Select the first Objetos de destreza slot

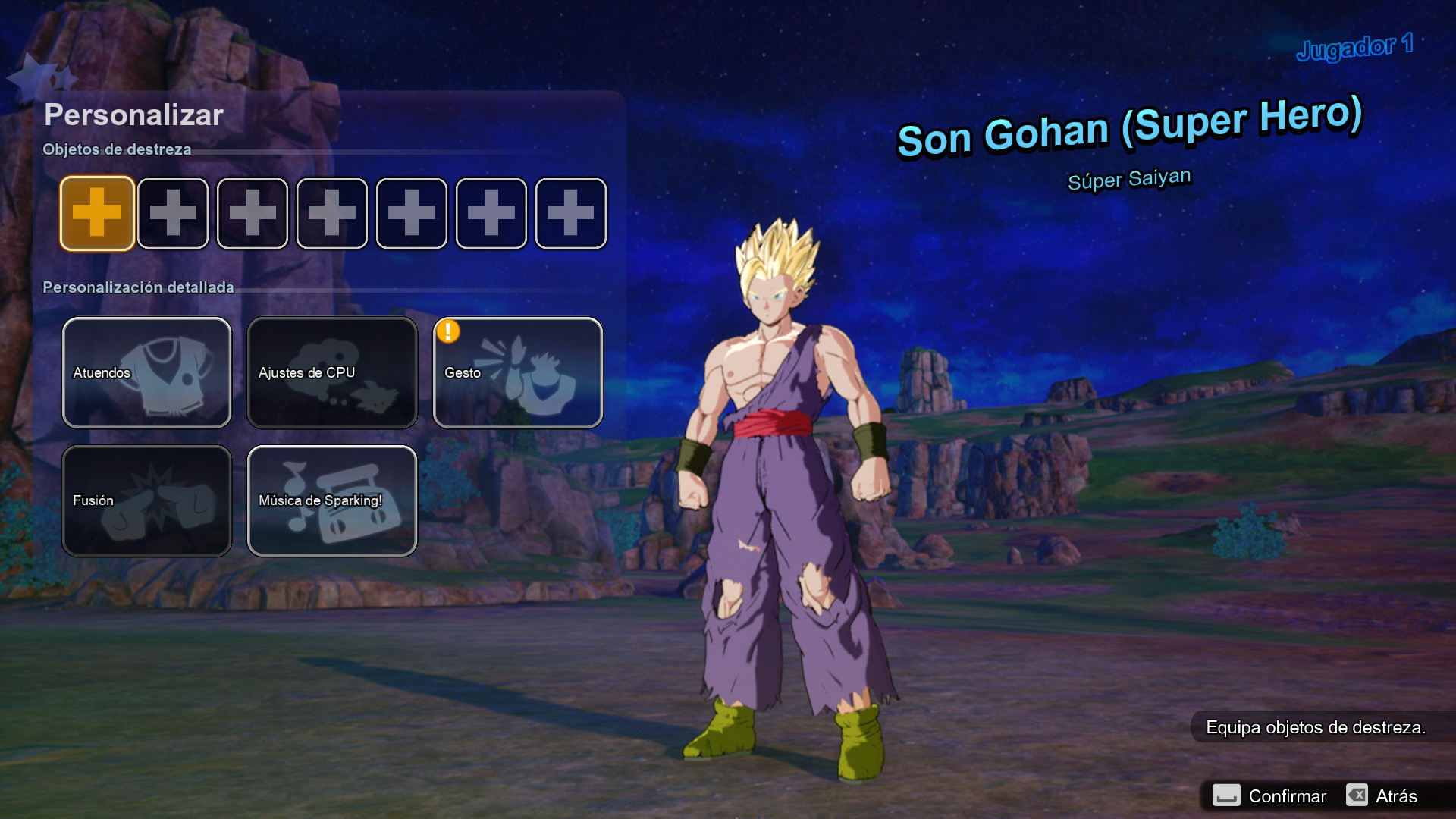[97, 213]
